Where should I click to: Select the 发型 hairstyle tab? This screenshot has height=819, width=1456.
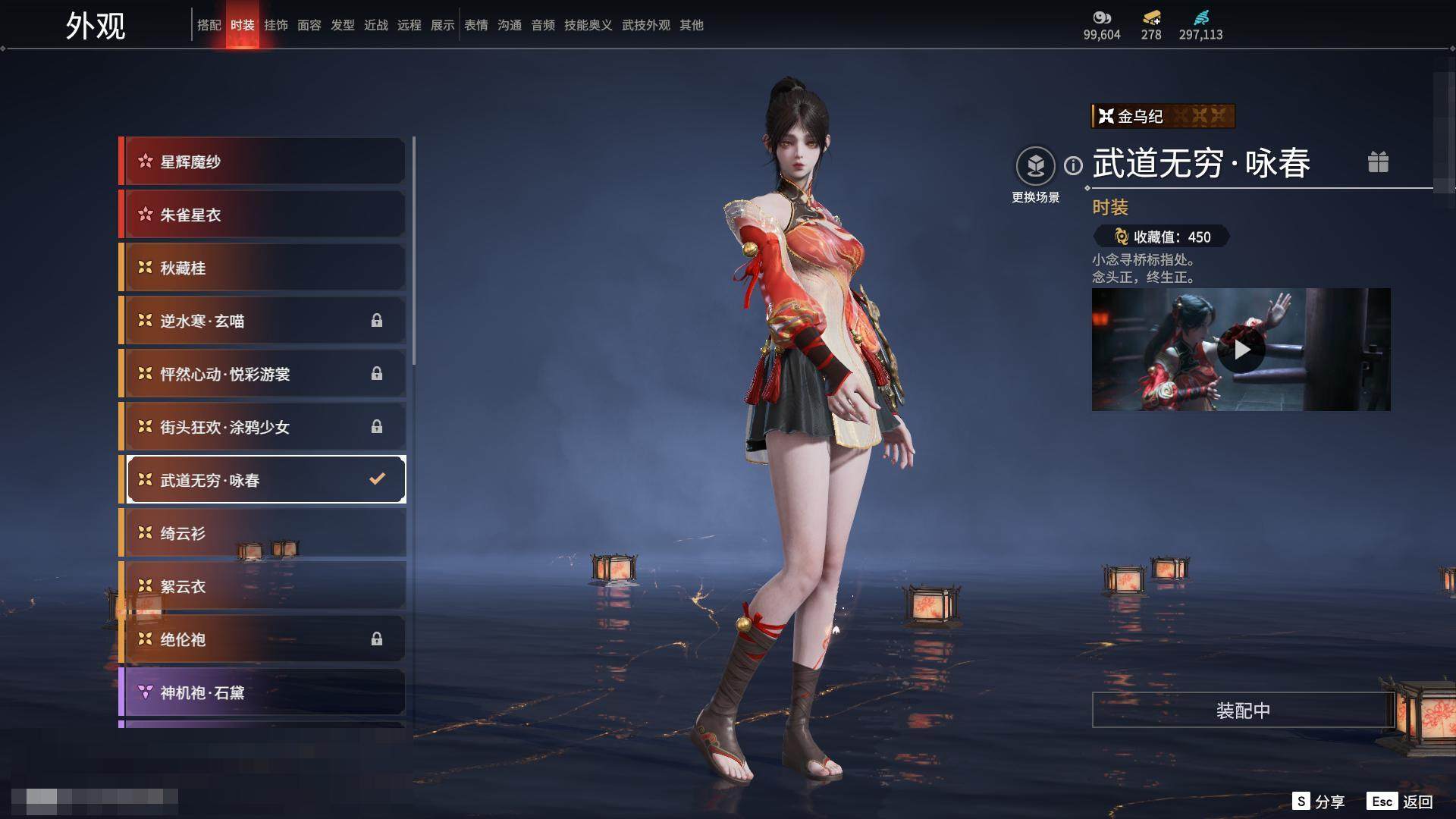(343, 25)
